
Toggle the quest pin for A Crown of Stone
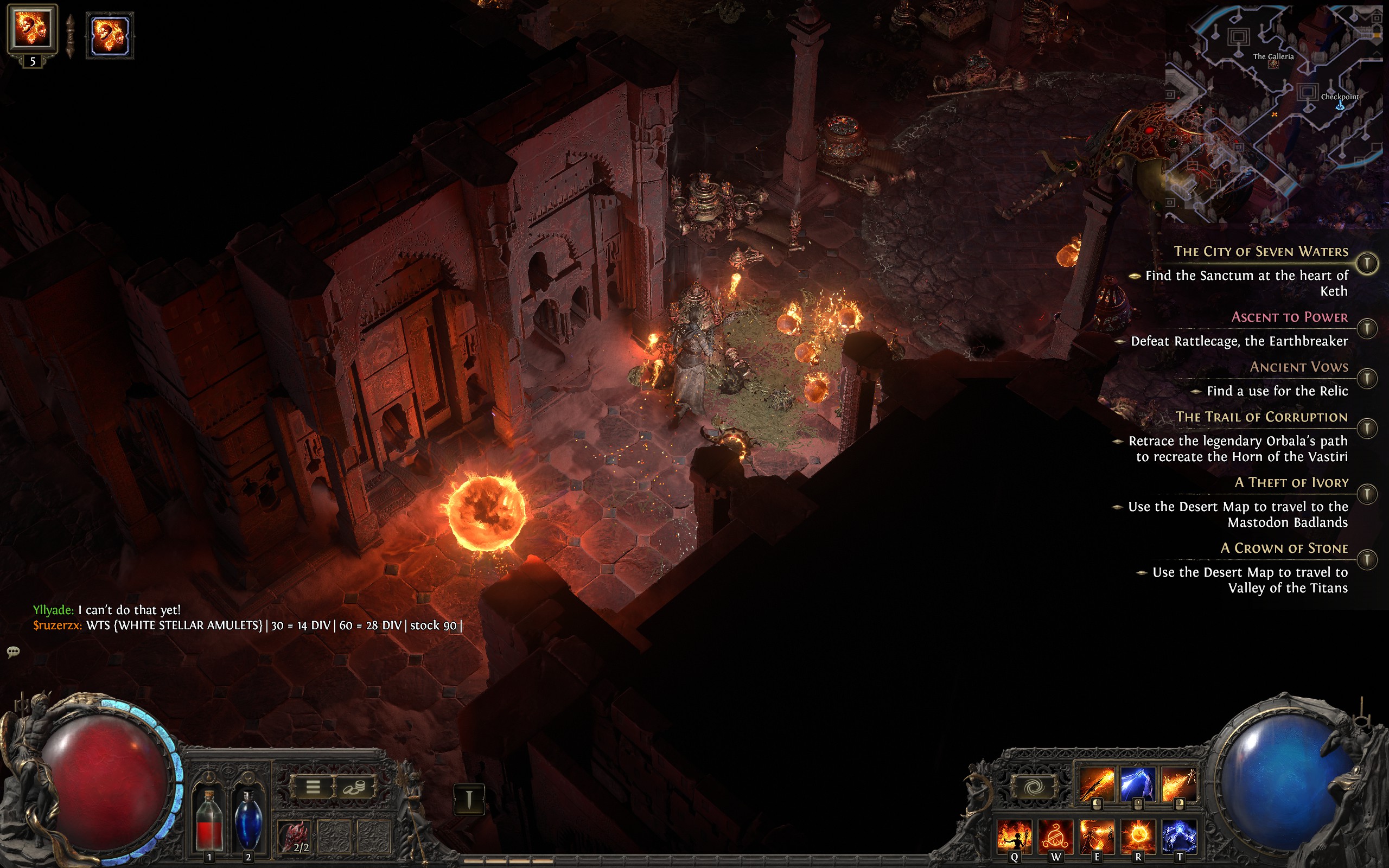(x=1368, y=557)
